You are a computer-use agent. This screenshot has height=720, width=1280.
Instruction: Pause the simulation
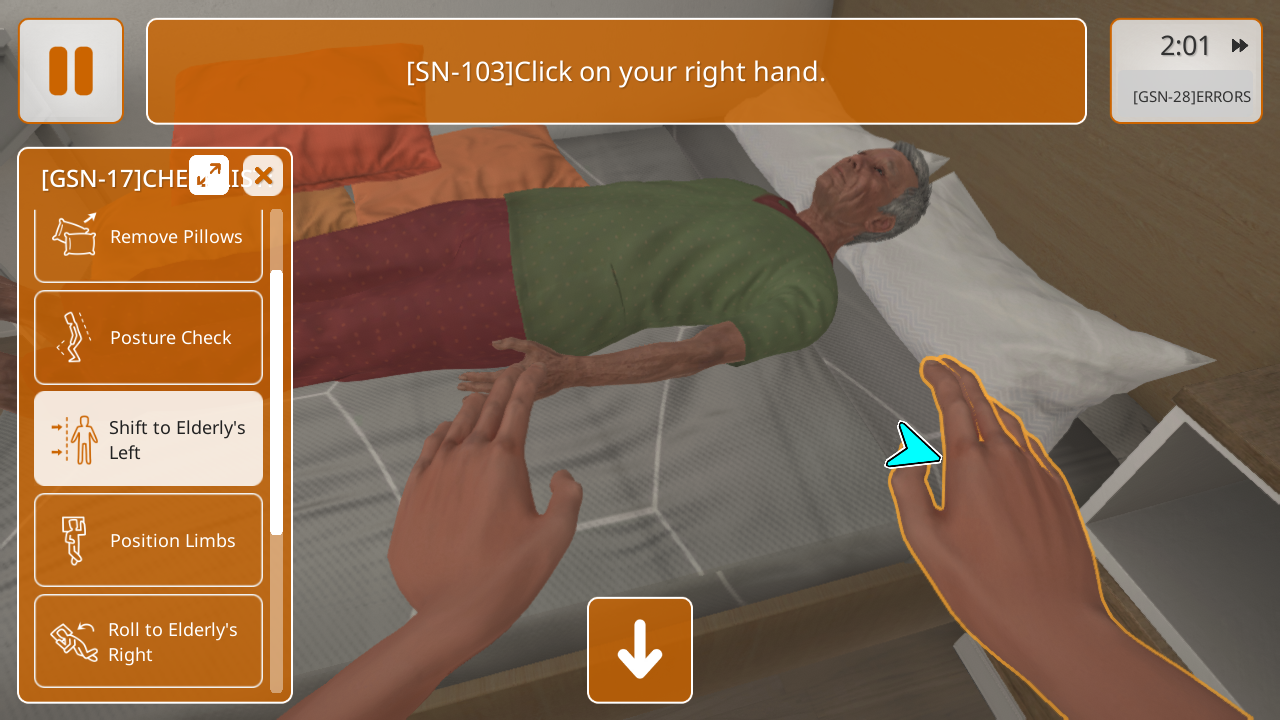[71, 71]
